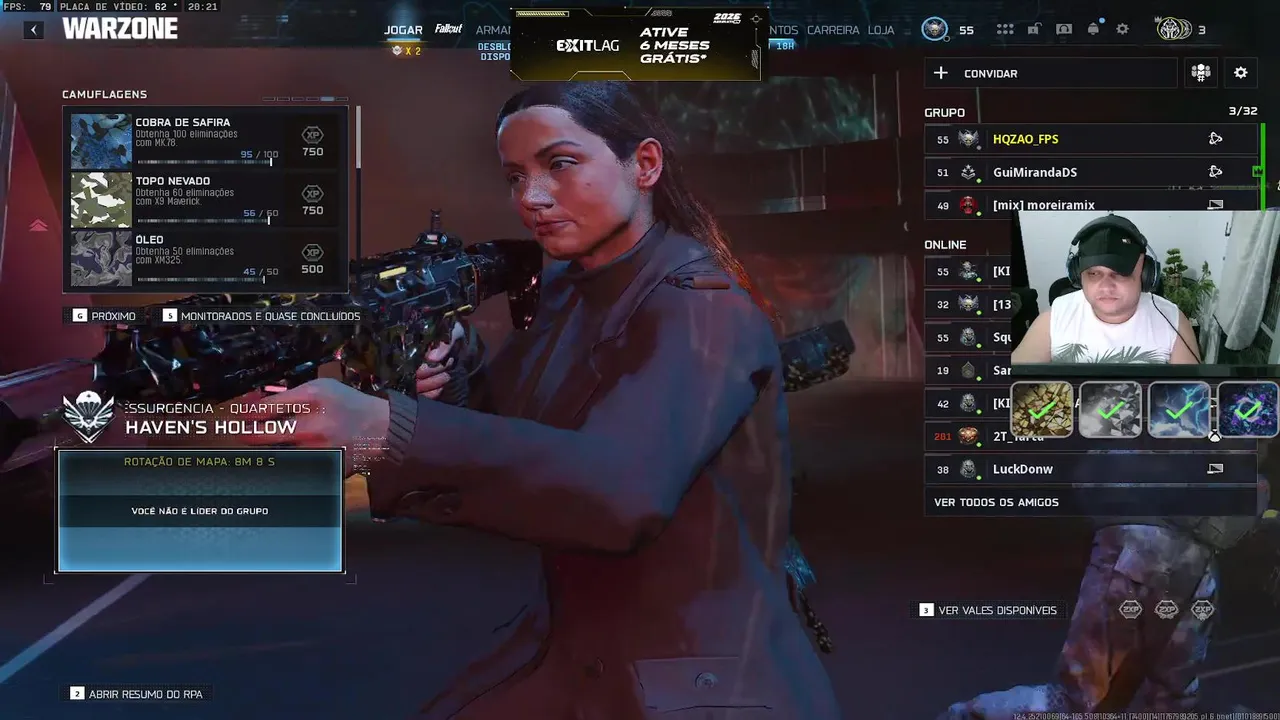Open VER TODOS OS AMIGOS list
Viewport: 1280px width, 720px height.
[x=996, y=502]
